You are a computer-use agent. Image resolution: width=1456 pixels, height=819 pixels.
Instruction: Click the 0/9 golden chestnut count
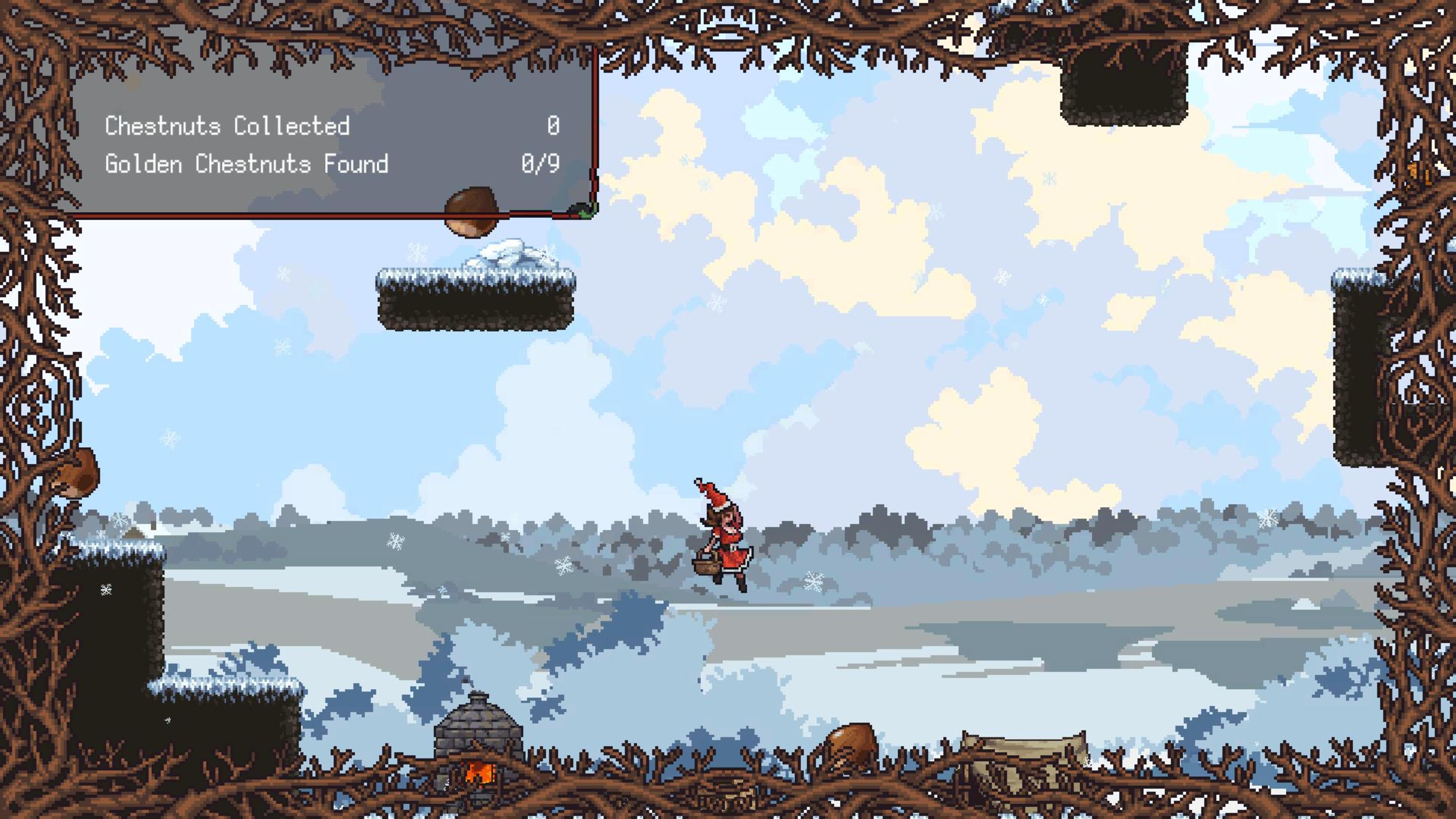pos(540,164)
